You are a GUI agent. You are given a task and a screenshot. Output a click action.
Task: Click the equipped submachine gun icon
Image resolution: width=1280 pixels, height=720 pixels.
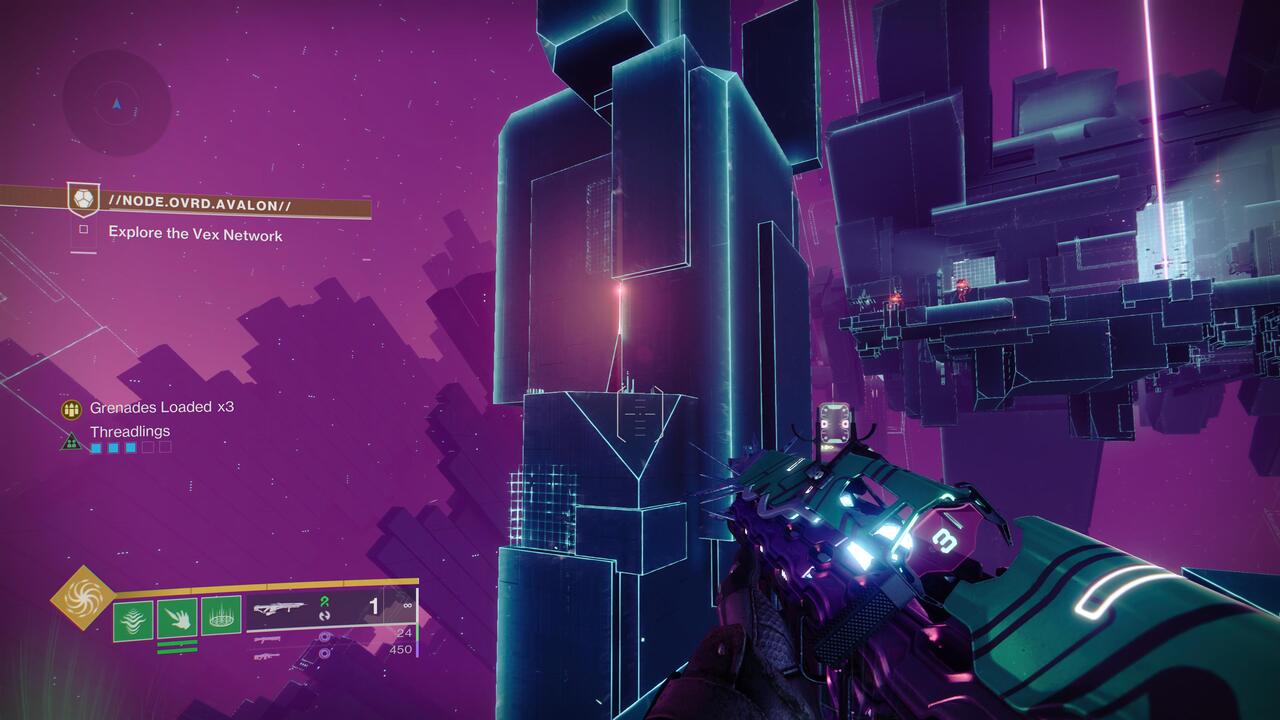pos(281,606)
